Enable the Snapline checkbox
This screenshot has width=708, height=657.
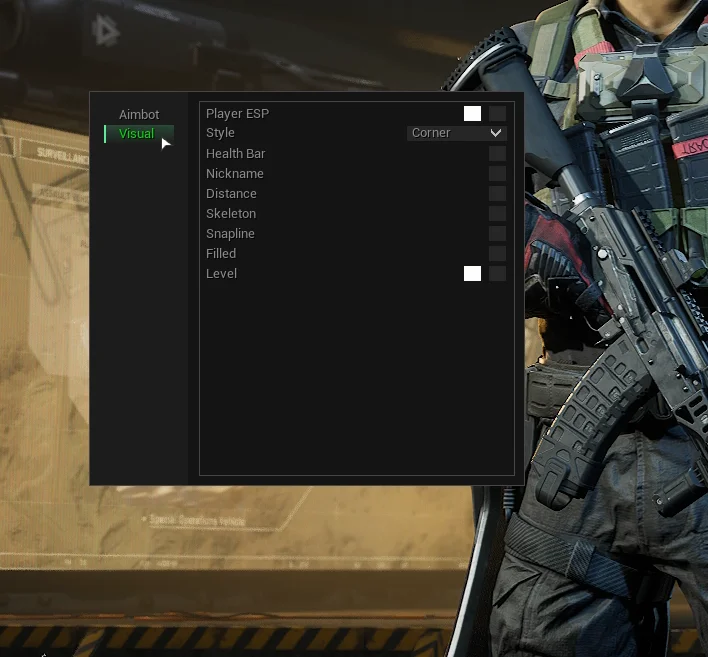pyautogui.click(x=497, y=234)
